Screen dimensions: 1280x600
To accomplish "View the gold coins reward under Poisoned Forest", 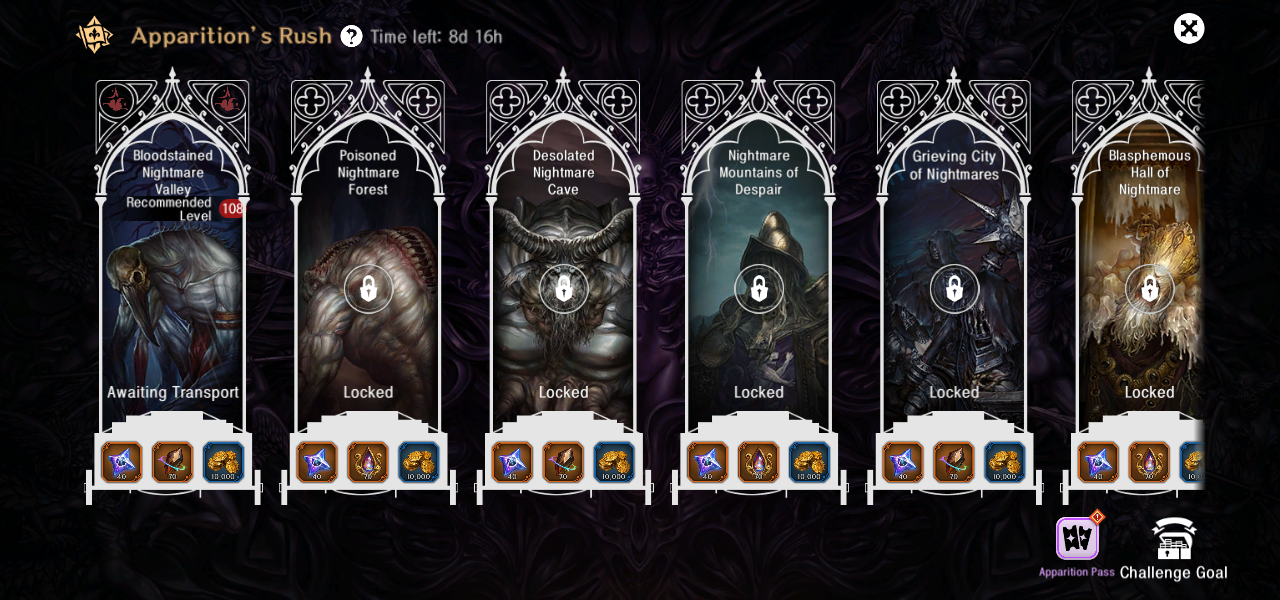I will [419, 462].
